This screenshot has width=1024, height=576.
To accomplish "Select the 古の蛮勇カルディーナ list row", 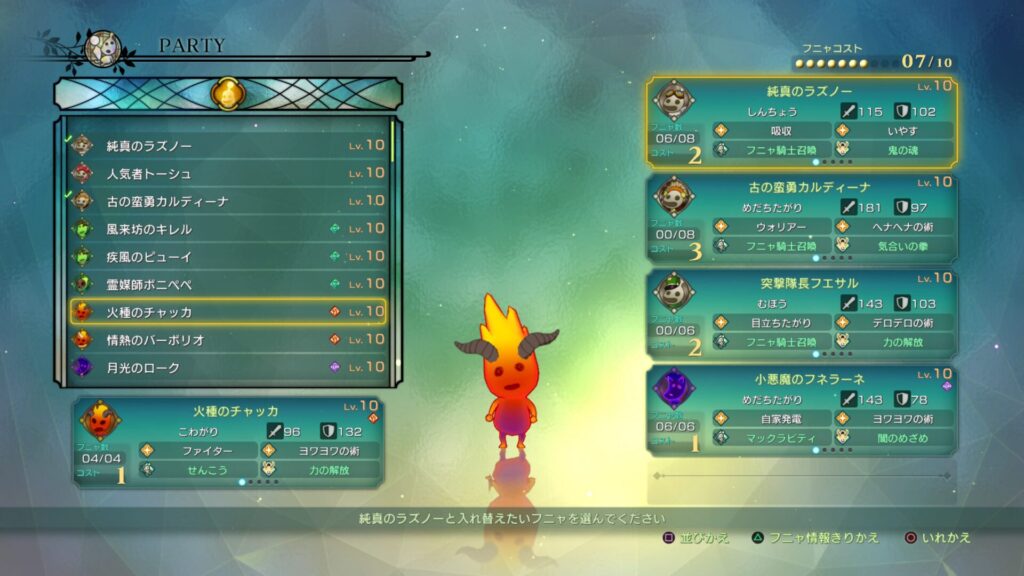I will point(228,201).
